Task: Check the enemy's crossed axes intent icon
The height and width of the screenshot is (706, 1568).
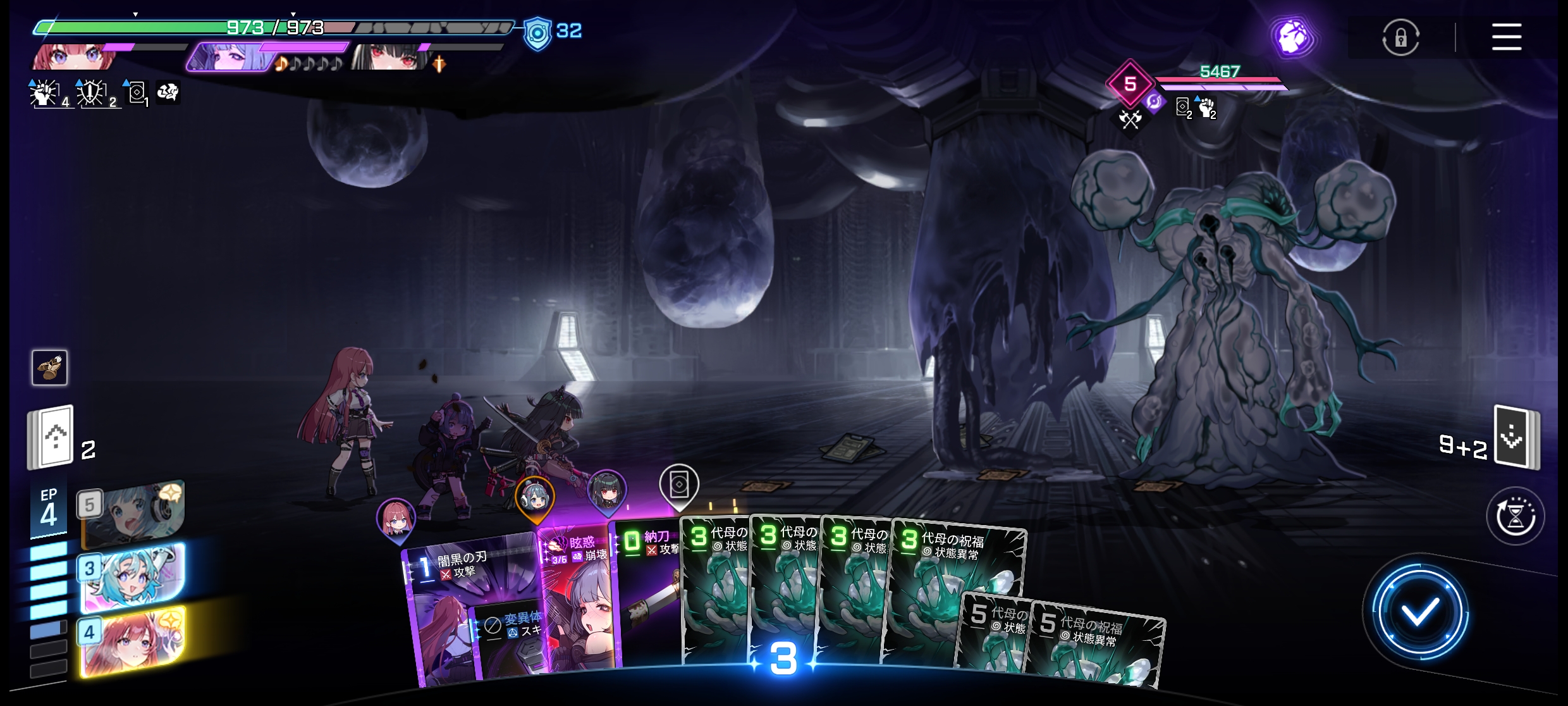Action: tap(1130, 118)
